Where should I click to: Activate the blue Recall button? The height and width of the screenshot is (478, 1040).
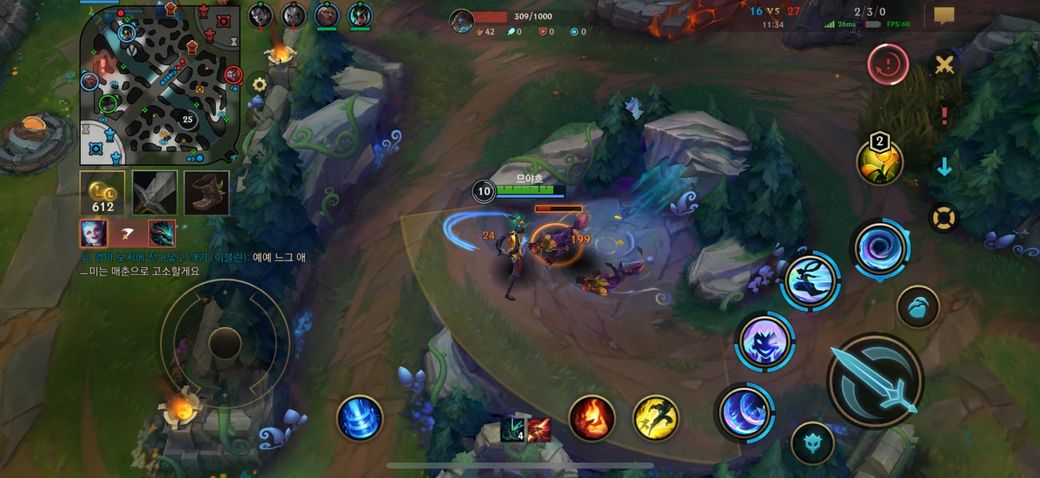360,417
